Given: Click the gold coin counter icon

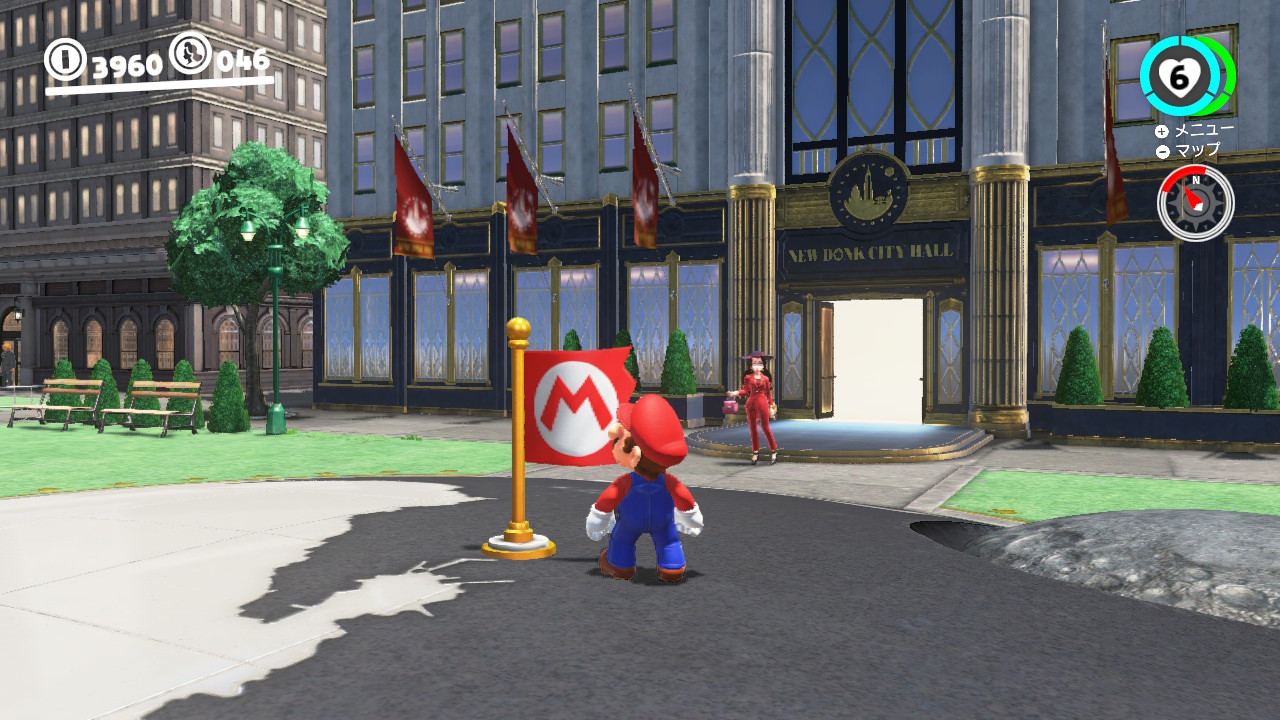Looking at the screenshot, I should tap(64, 58).
